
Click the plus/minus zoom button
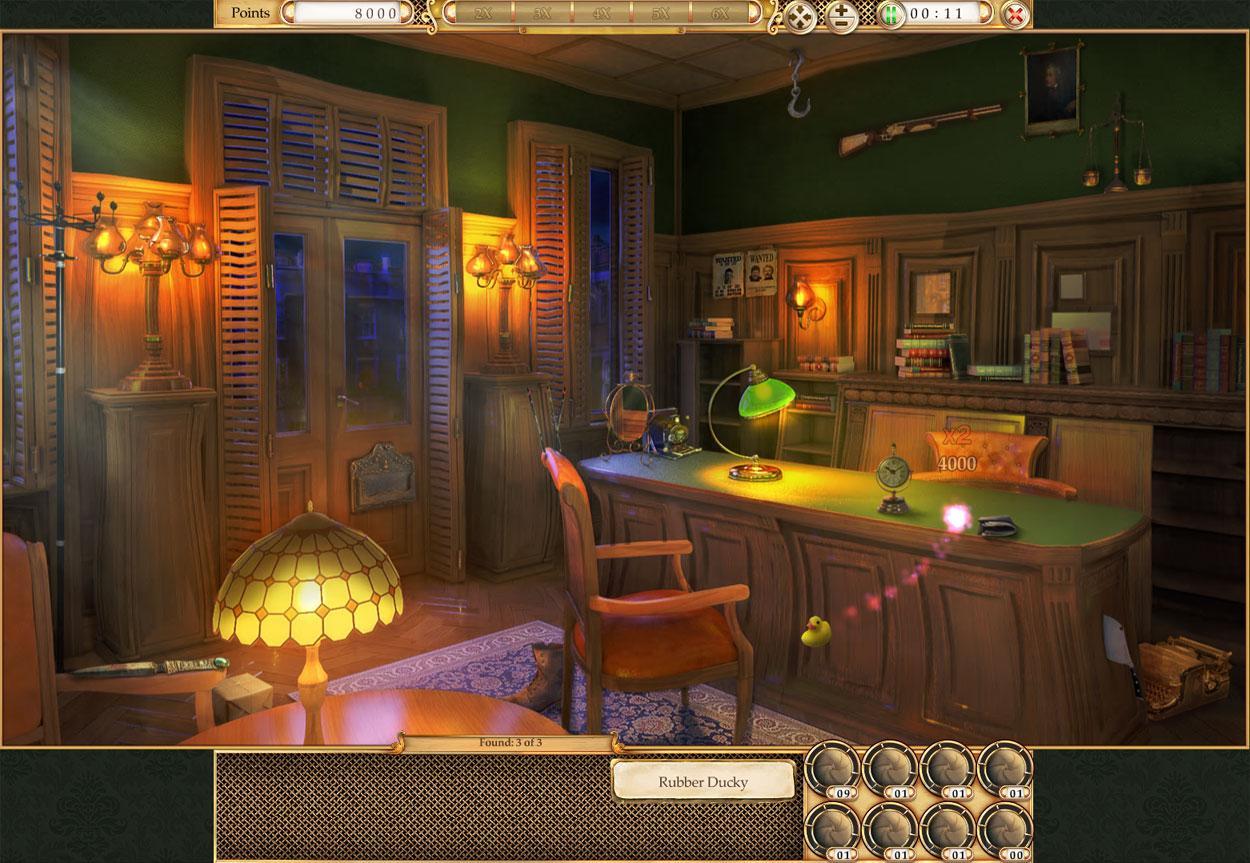tap(842, 16)
